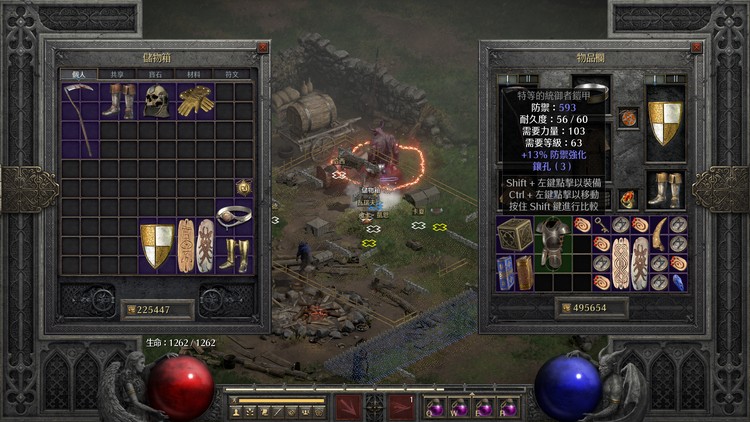Close the stash window
The width and height of the screenshot is (750, 422).
(x=262, y=47)
